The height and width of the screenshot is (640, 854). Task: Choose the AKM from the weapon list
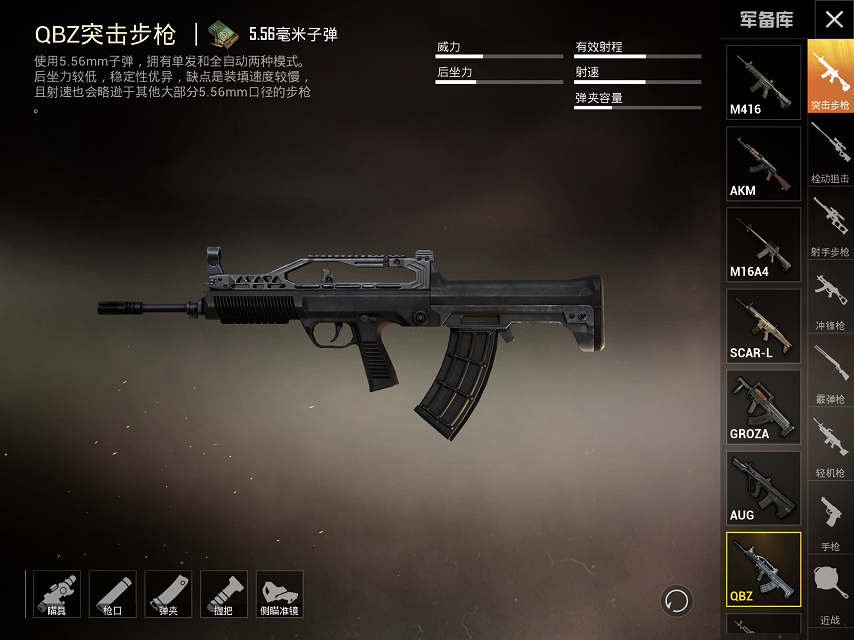point(763,163)
